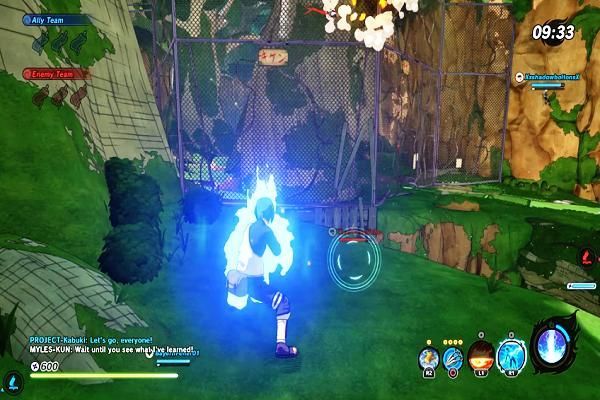The width and height of the screenshot is (600, 400).
Task: Use the fireball ninjutsu ability
Action: [x=480, y=357]
